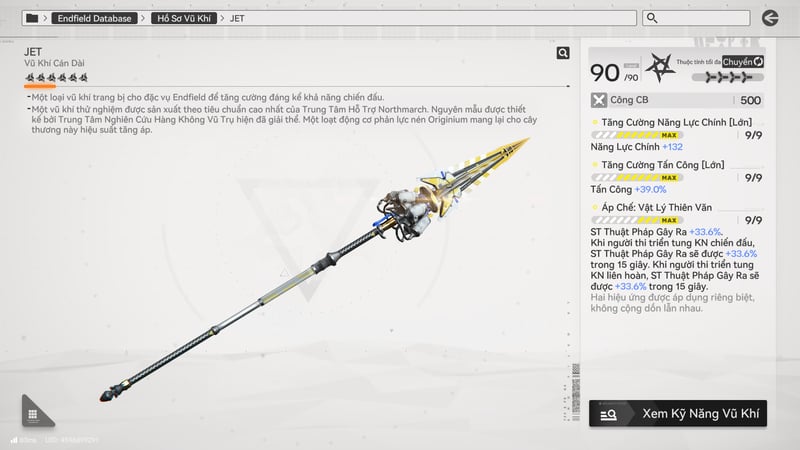800x450 pixels.
Task: Open the grid menu in the bottom-left corner
Action: tap(33, 413)
